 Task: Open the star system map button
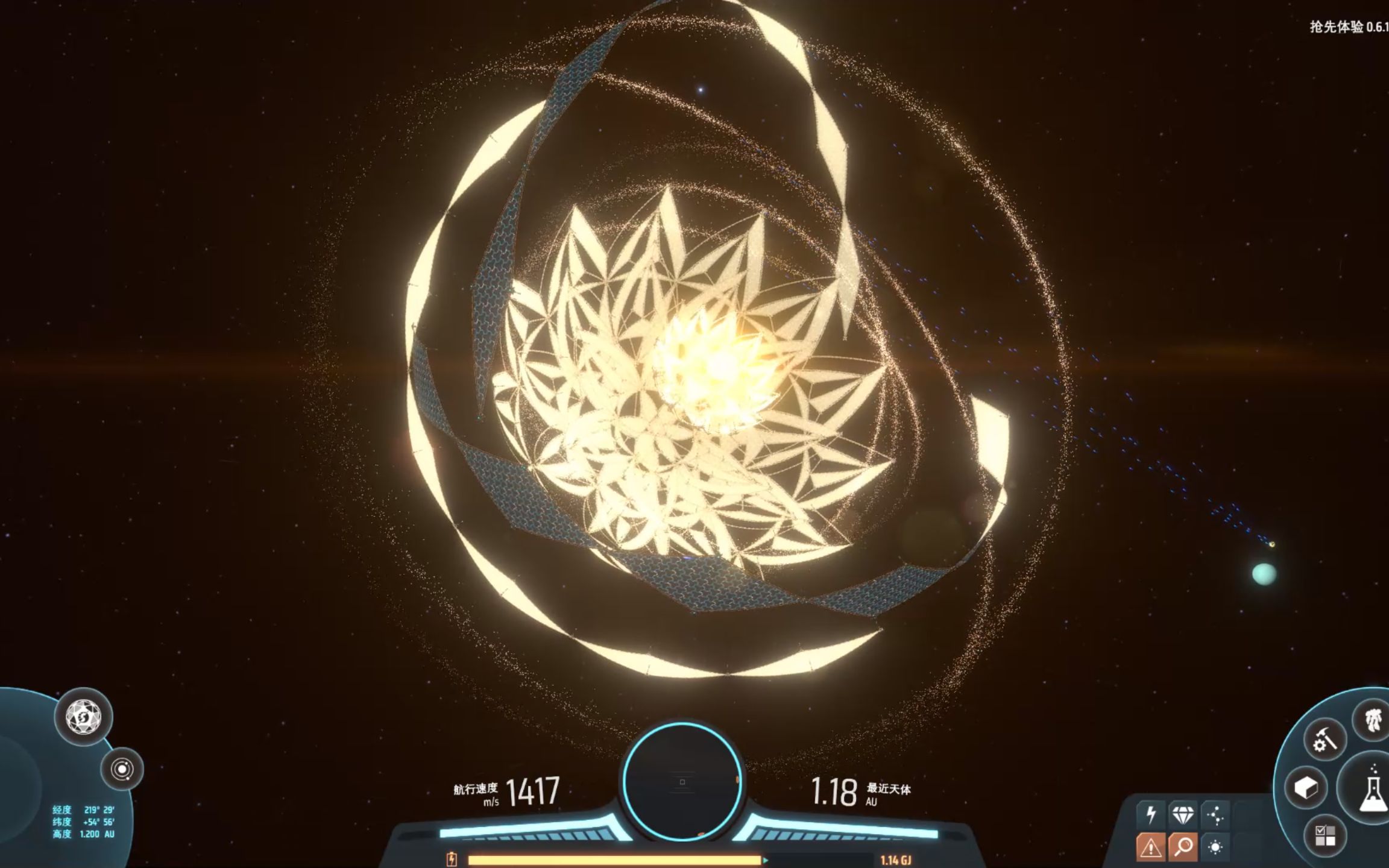[122, 769]
